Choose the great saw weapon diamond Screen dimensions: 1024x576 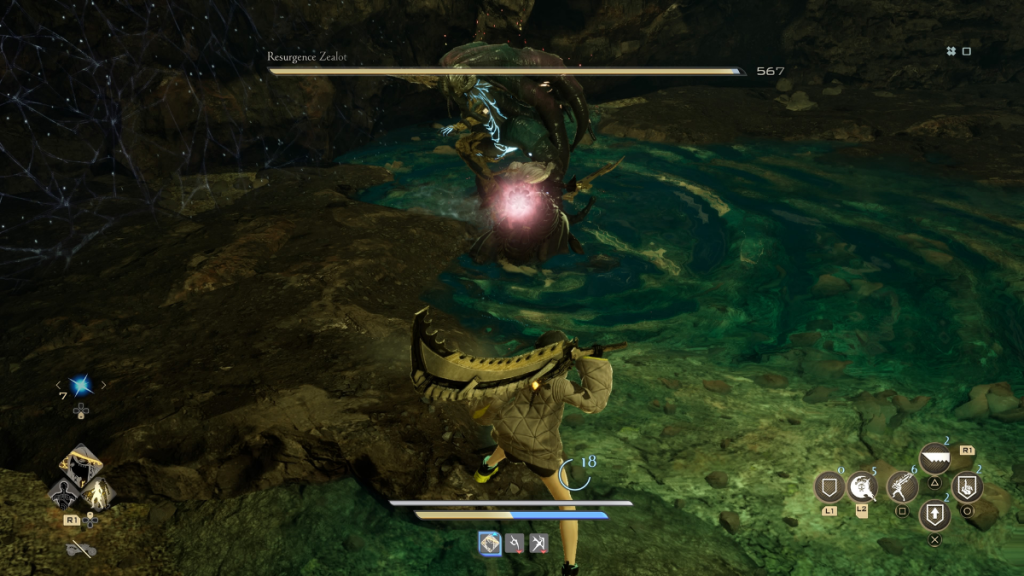click(81, 465)
